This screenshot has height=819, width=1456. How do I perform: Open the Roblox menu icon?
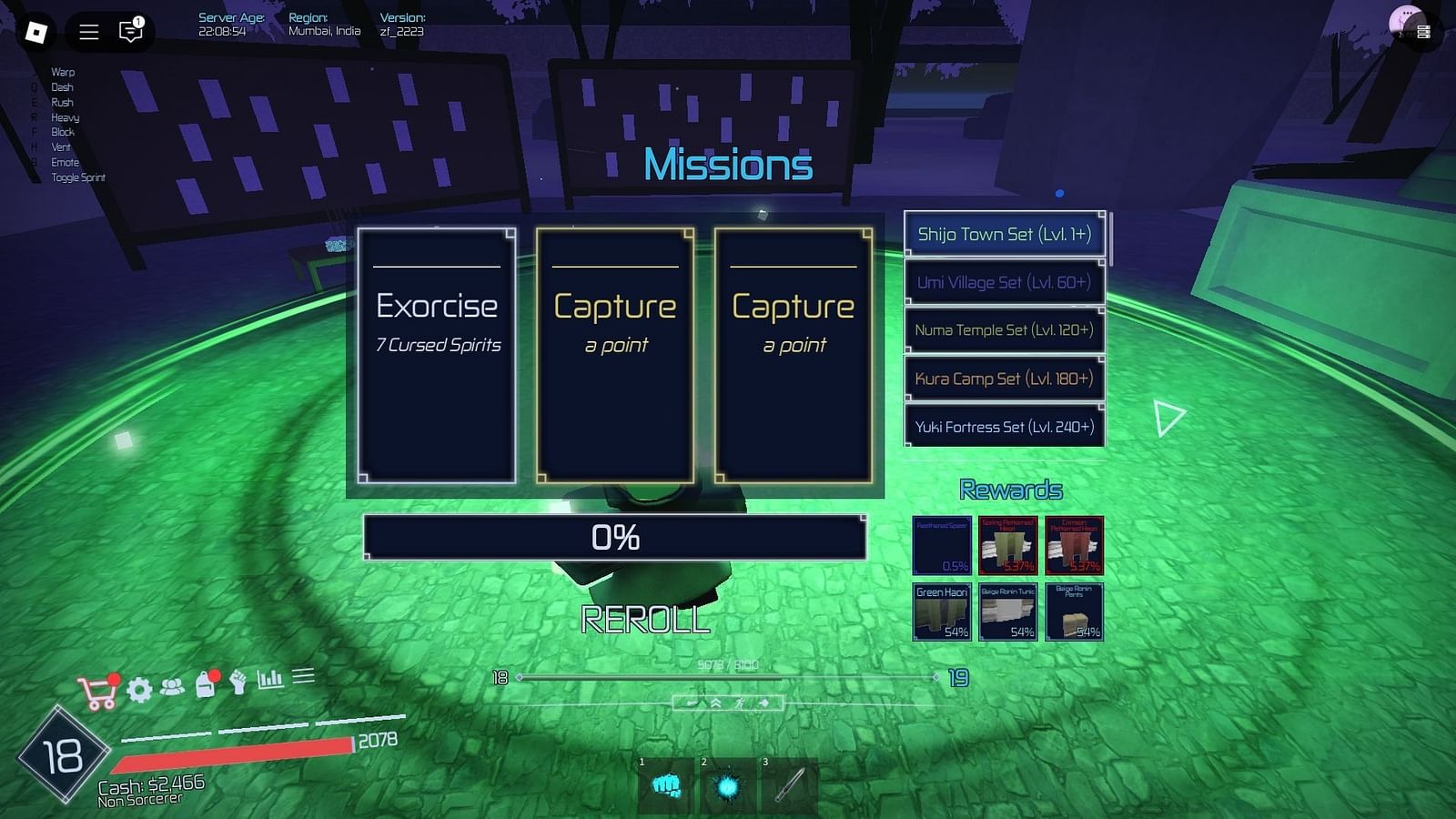pos(38,32)
